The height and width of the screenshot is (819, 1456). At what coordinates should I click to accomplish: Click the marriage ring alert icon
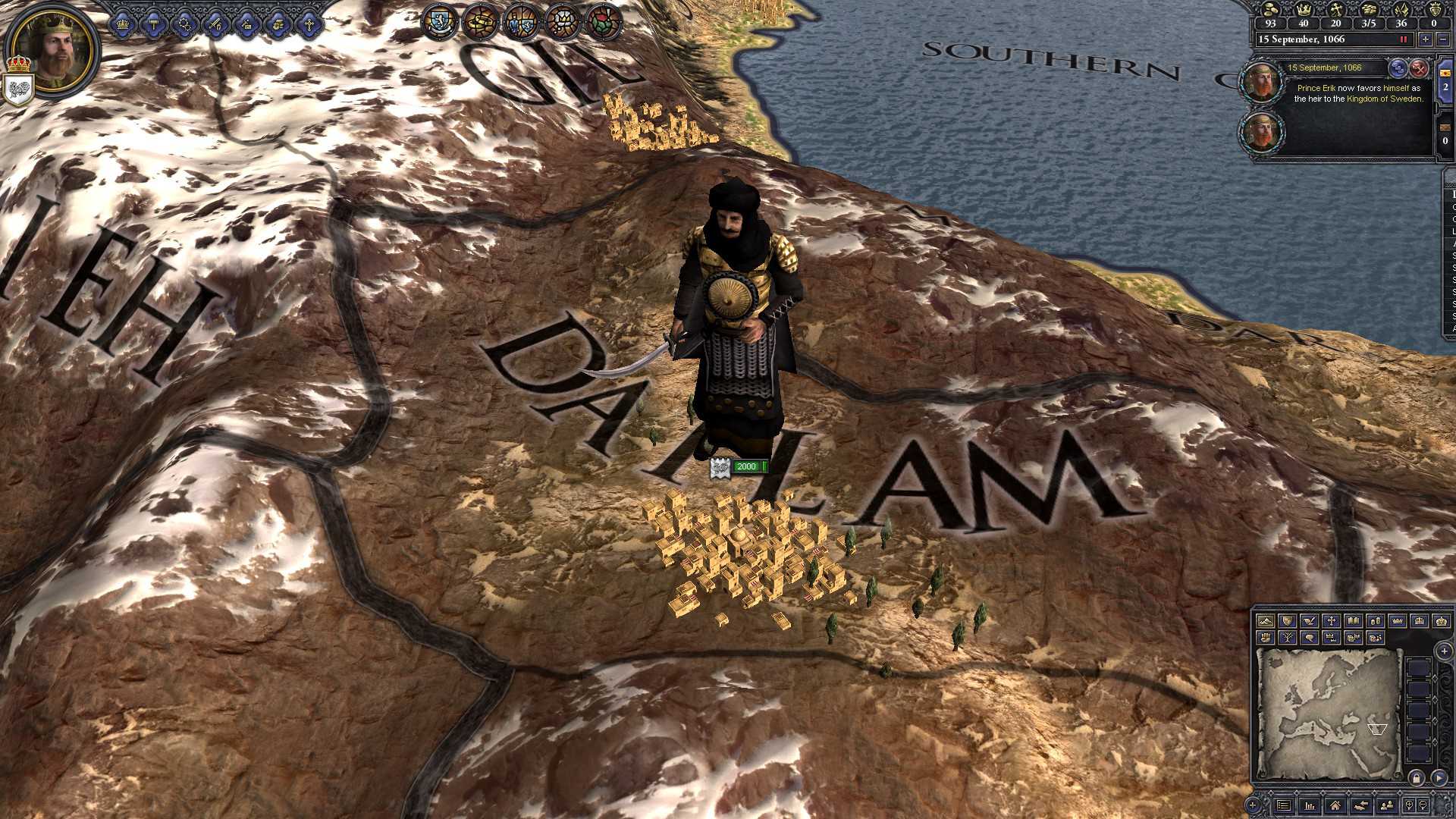click(x=480, y=23)
